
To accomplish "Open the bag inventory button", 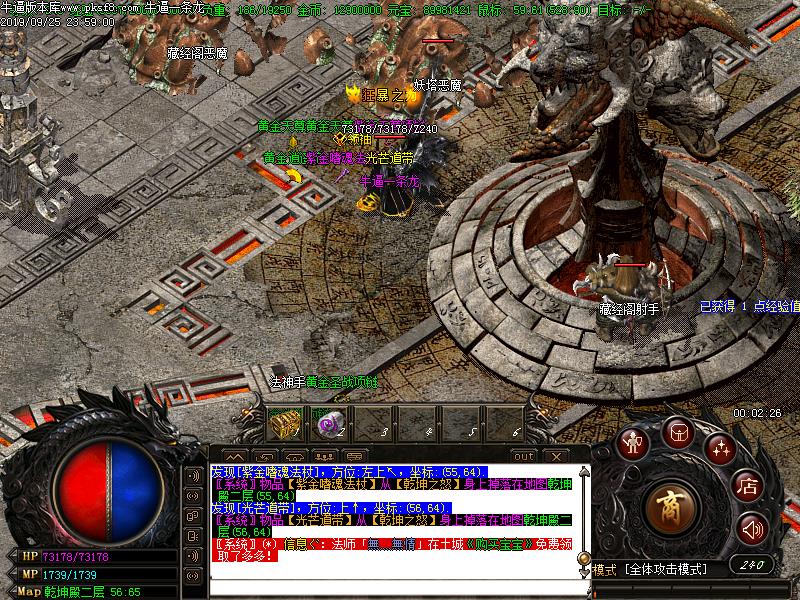I will [678, 431].
